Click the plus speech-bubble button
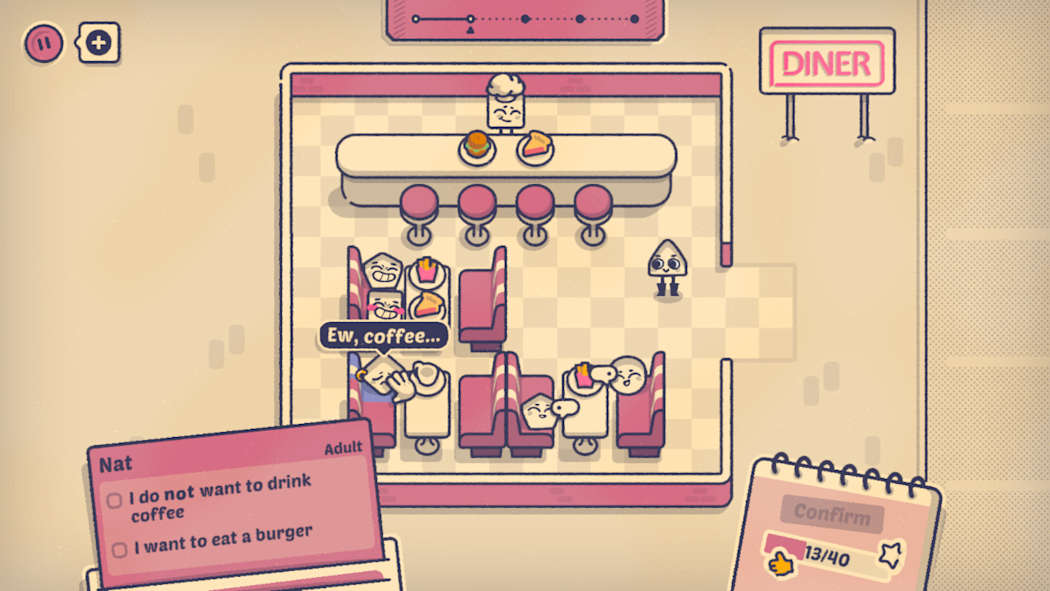The height and width of the screenshot is (591, 1050). click(99, 43)
